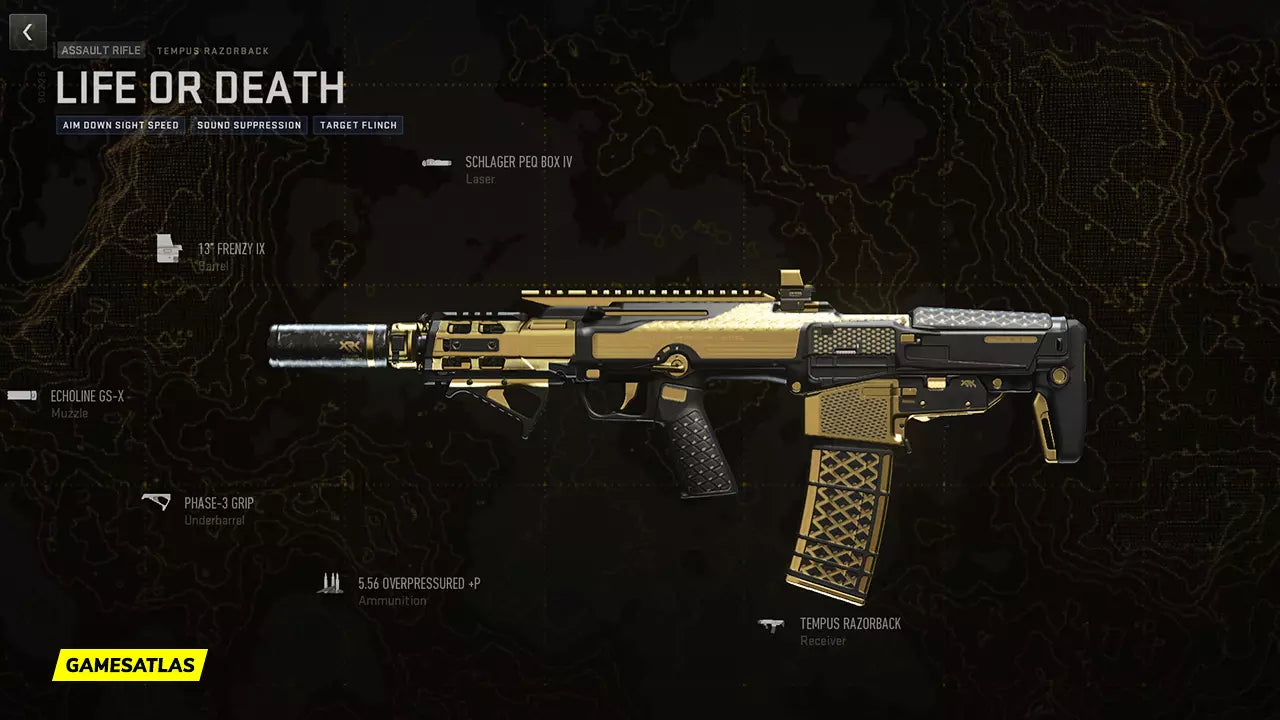Click the Aim Down Sight Speed tag
The height and width of the screenshot is (720, 1280).
[121, 126]
